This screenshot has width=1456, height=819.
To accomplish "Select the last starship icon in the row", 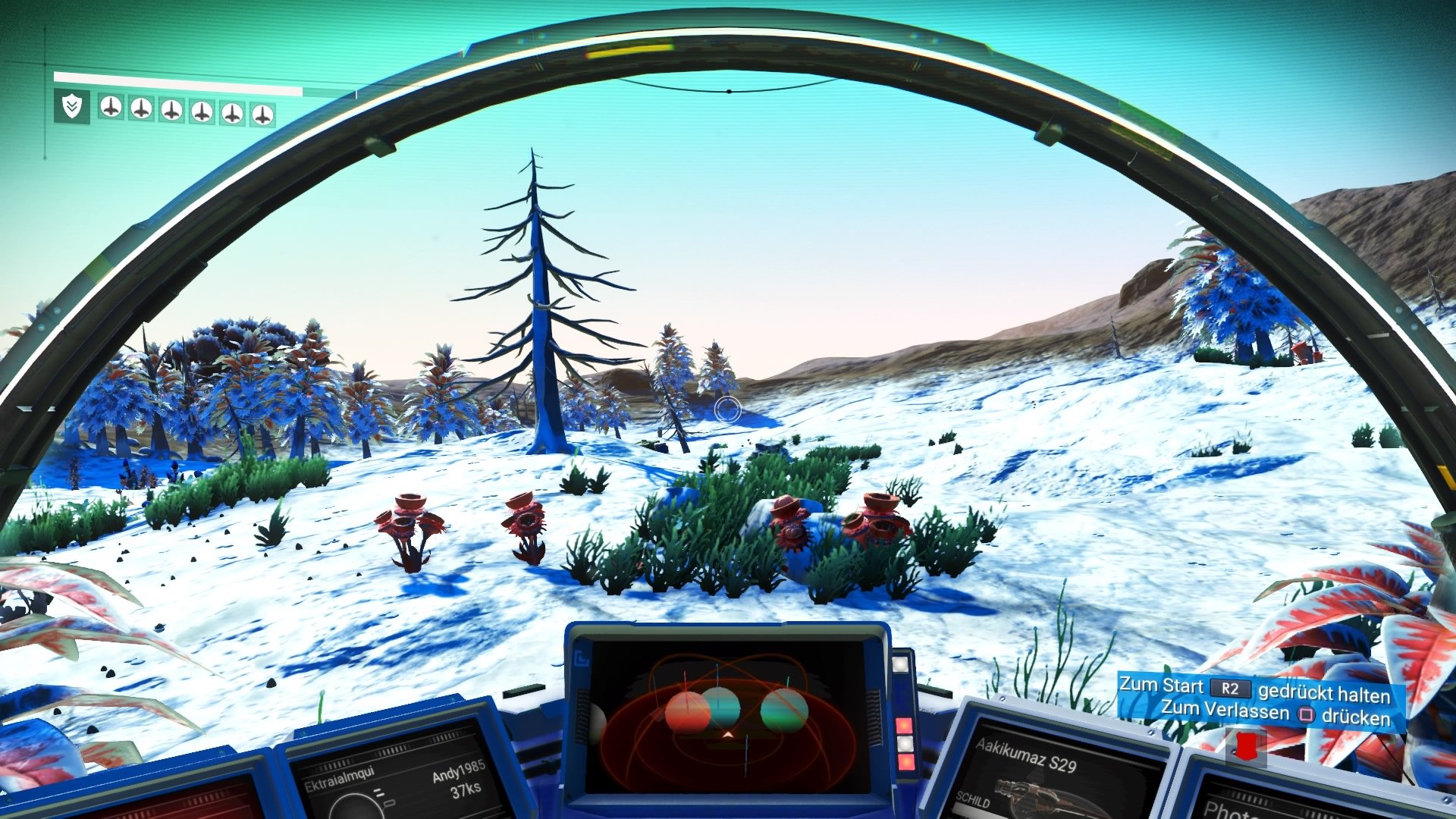I will coord(263,112).
